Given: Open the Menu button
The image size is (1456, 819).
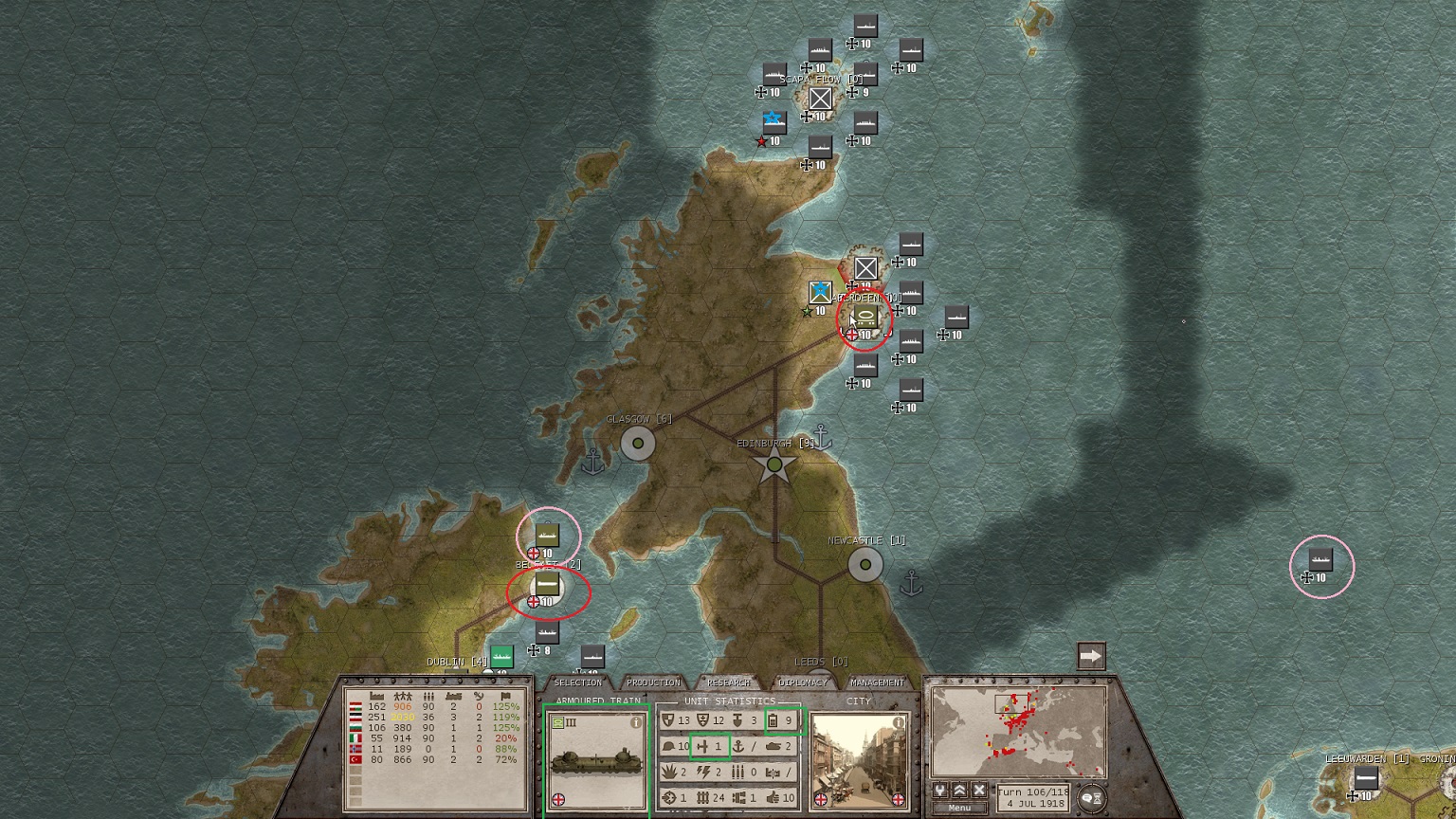Looking at the screenshot, I should (x=959, y=808).
